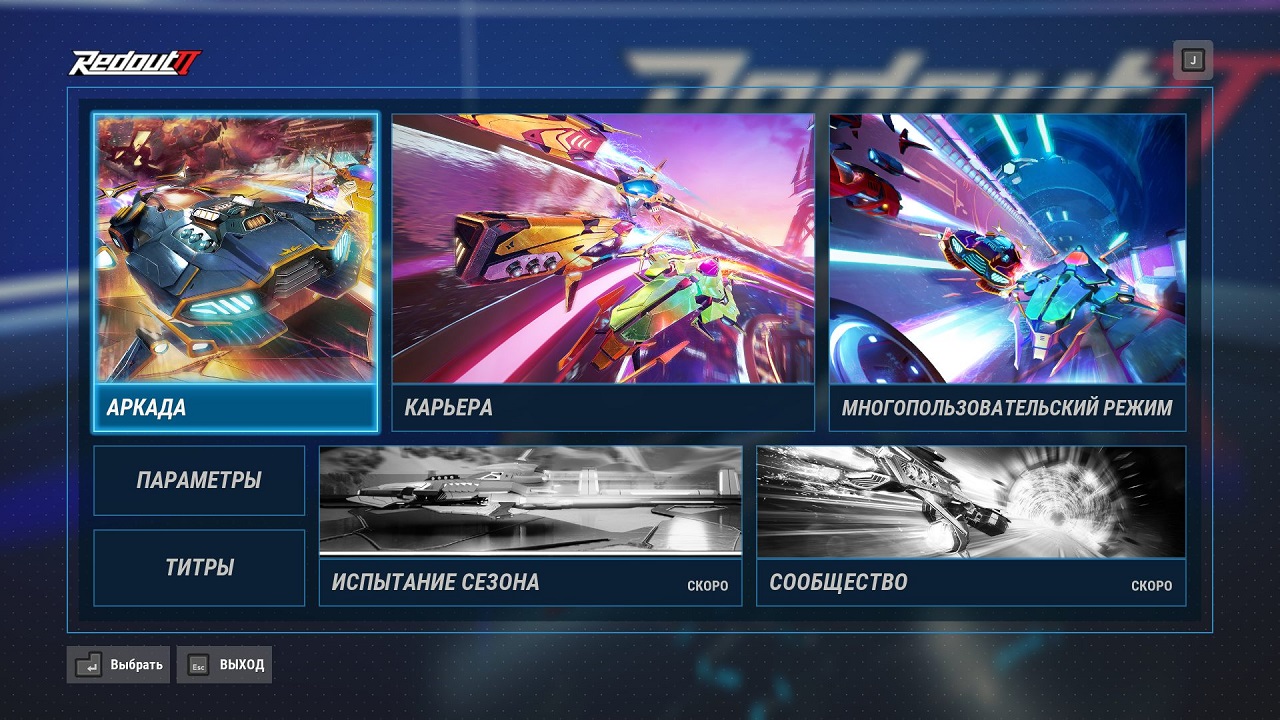Click the Карьера label bar

pyautogui.click(x=604, y=408)
